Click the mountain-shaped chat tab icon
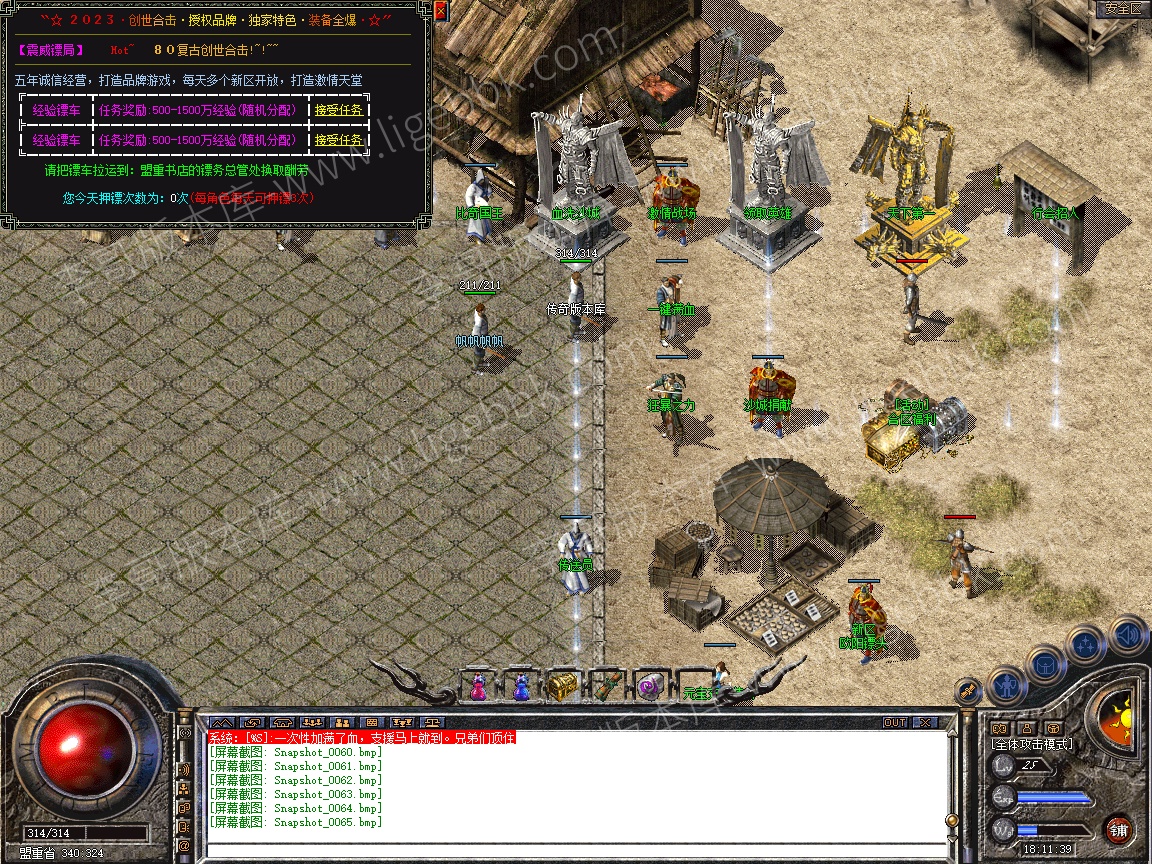 (x=223, y=722)
